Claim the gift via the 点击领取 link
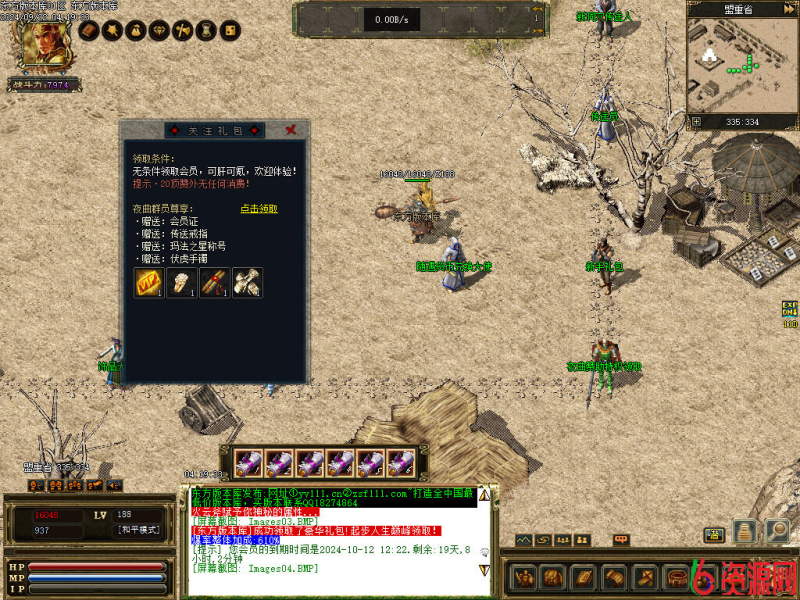 [259, 209]
